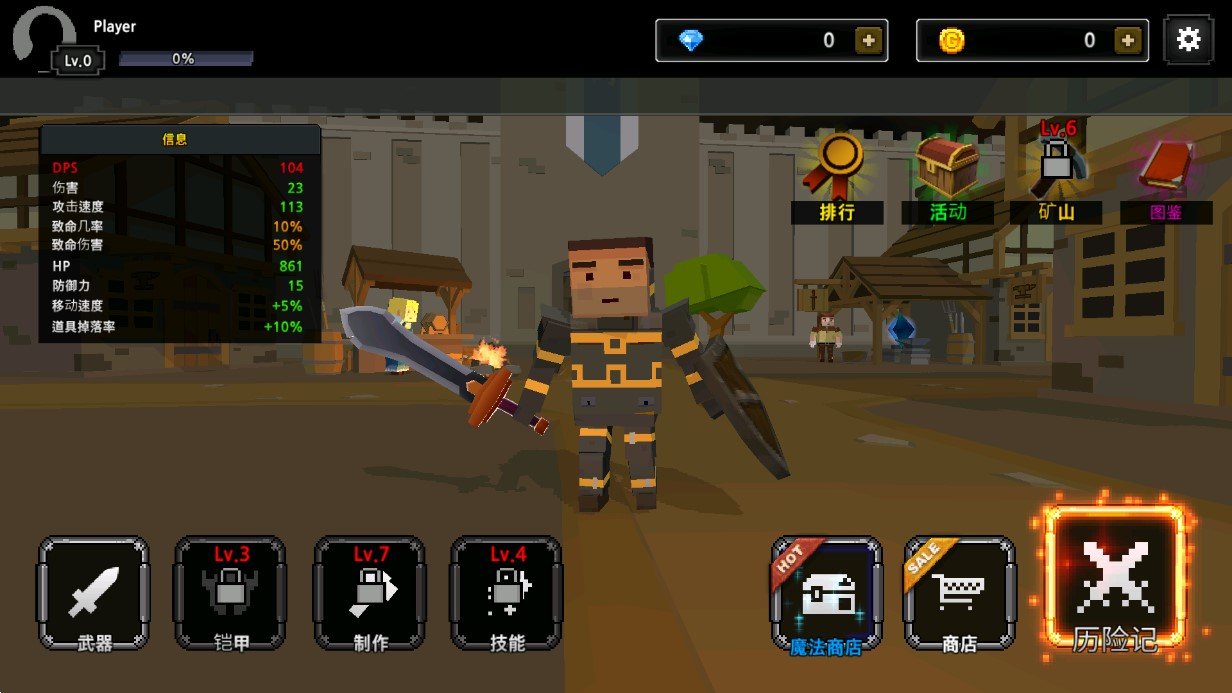The width and height of the screenshot is (1232, 693).
Task: Open the 魔法商店 magic shop
Action: [x=826, y=594]
